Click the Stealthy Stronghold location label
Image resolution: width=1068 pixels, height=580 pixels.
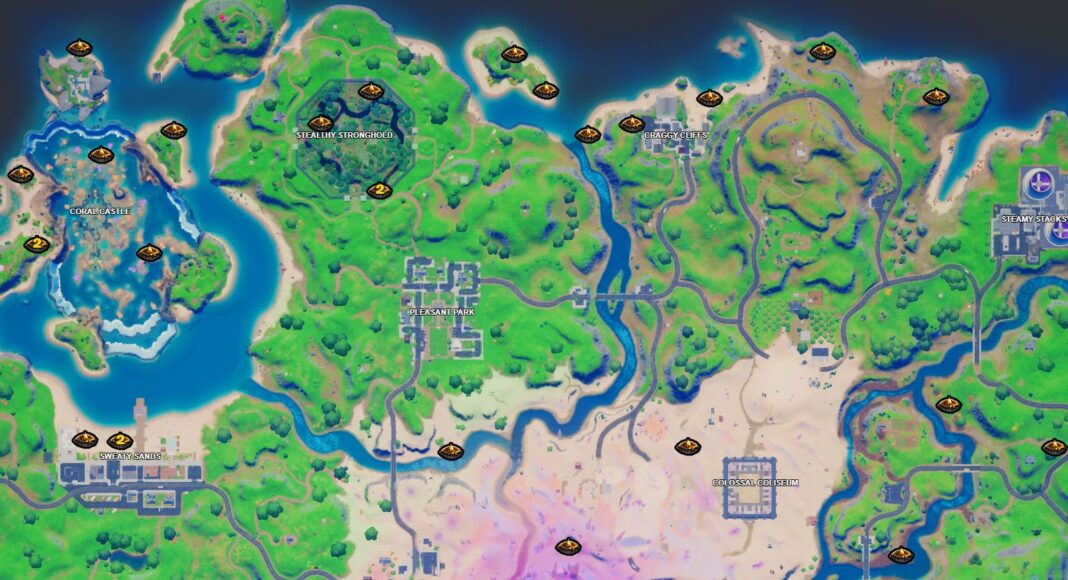pyautogui.click(x=344, y=134)
